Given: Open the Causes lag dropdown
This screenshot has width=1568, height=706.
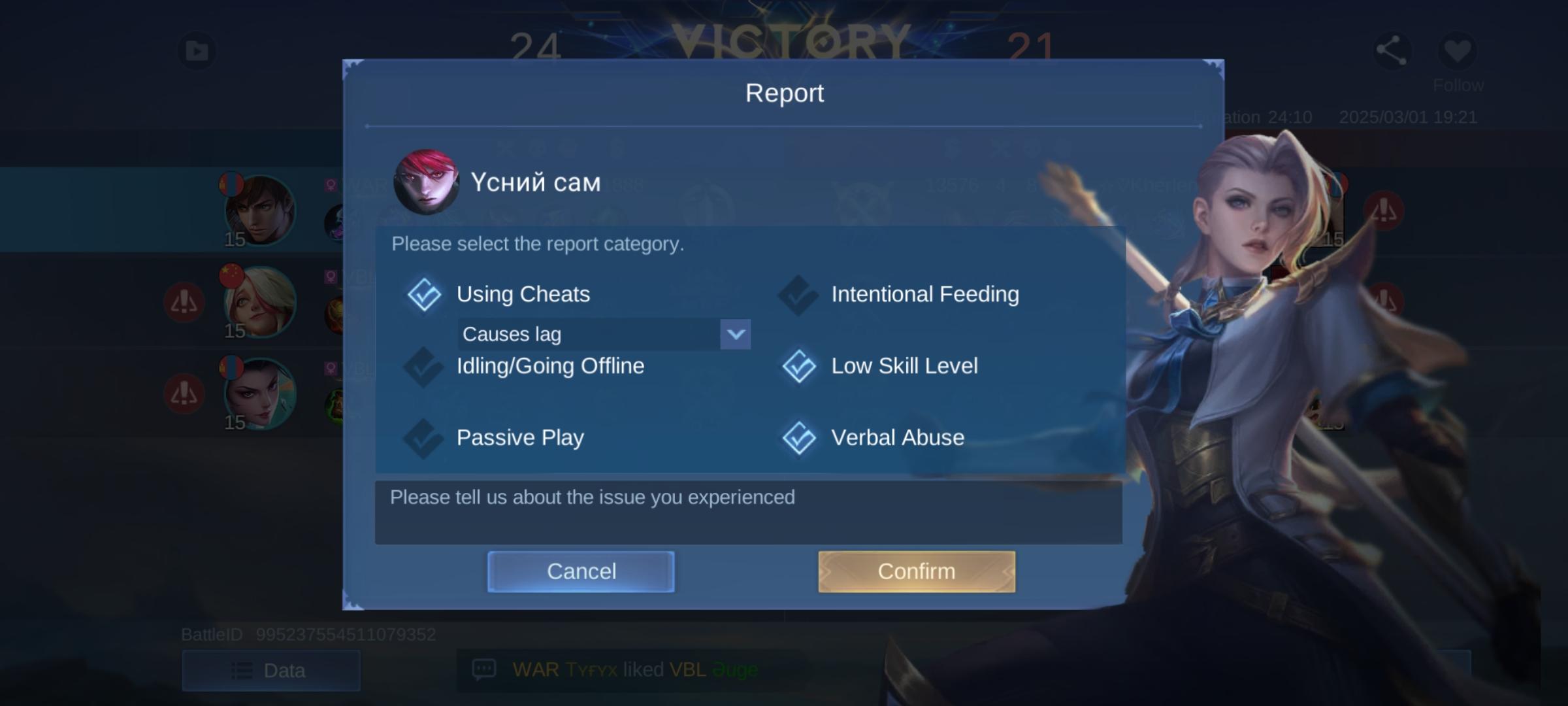Looking at the screenshot, I should pyautogui.click(x=735, y=334).
